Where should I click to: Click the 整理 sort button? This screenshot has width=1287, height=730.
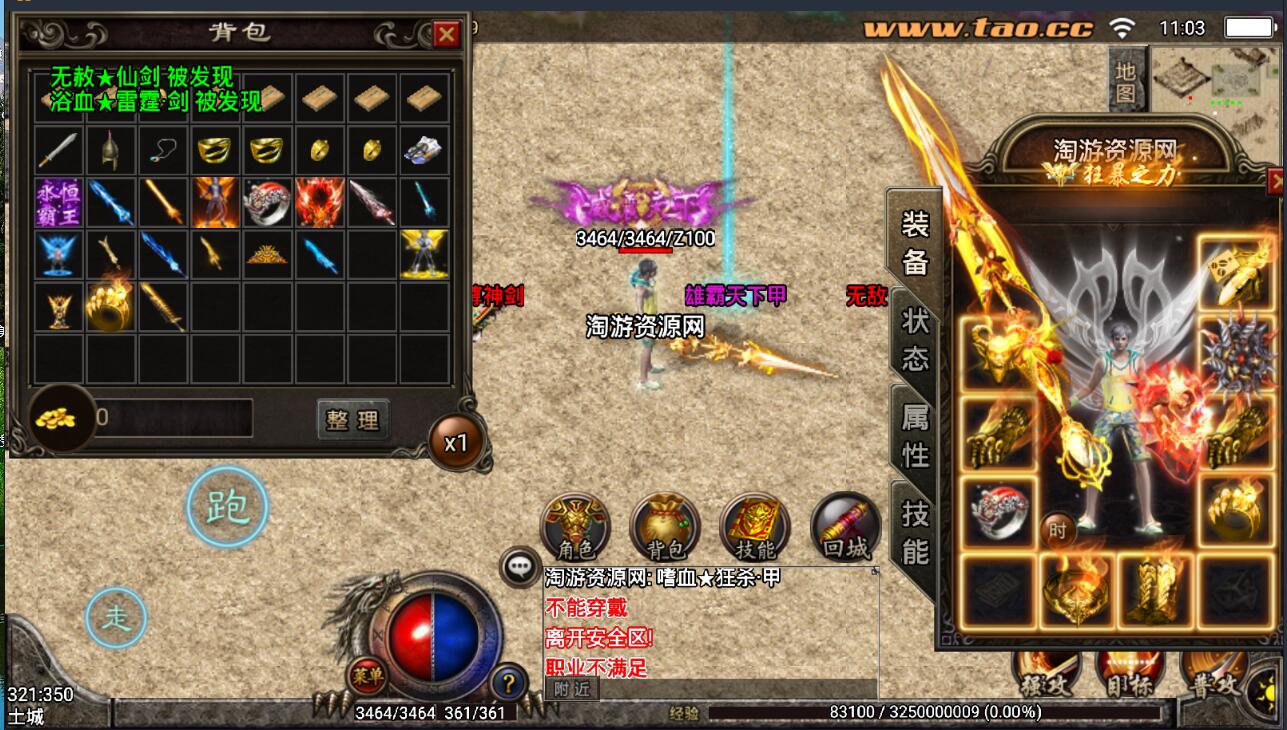pyautogui.click(x=352, y=419)
